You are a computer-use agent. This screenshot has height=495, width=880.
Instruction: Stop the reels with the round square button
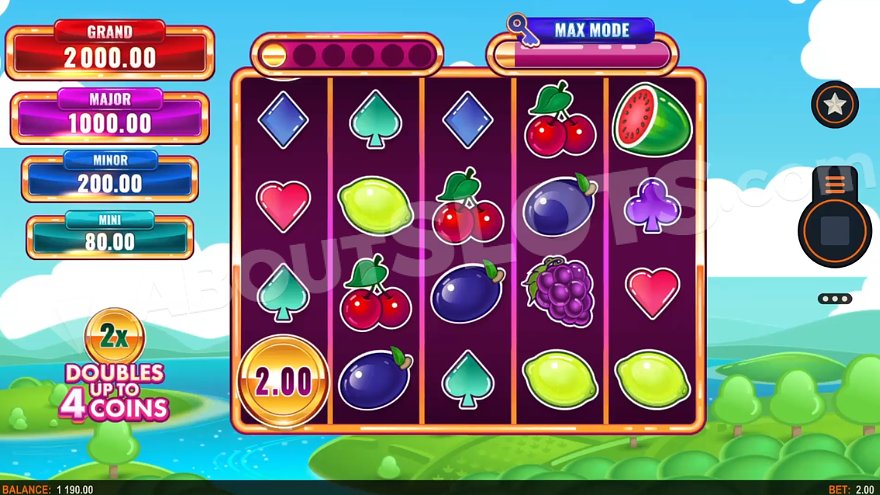(834, 231)
